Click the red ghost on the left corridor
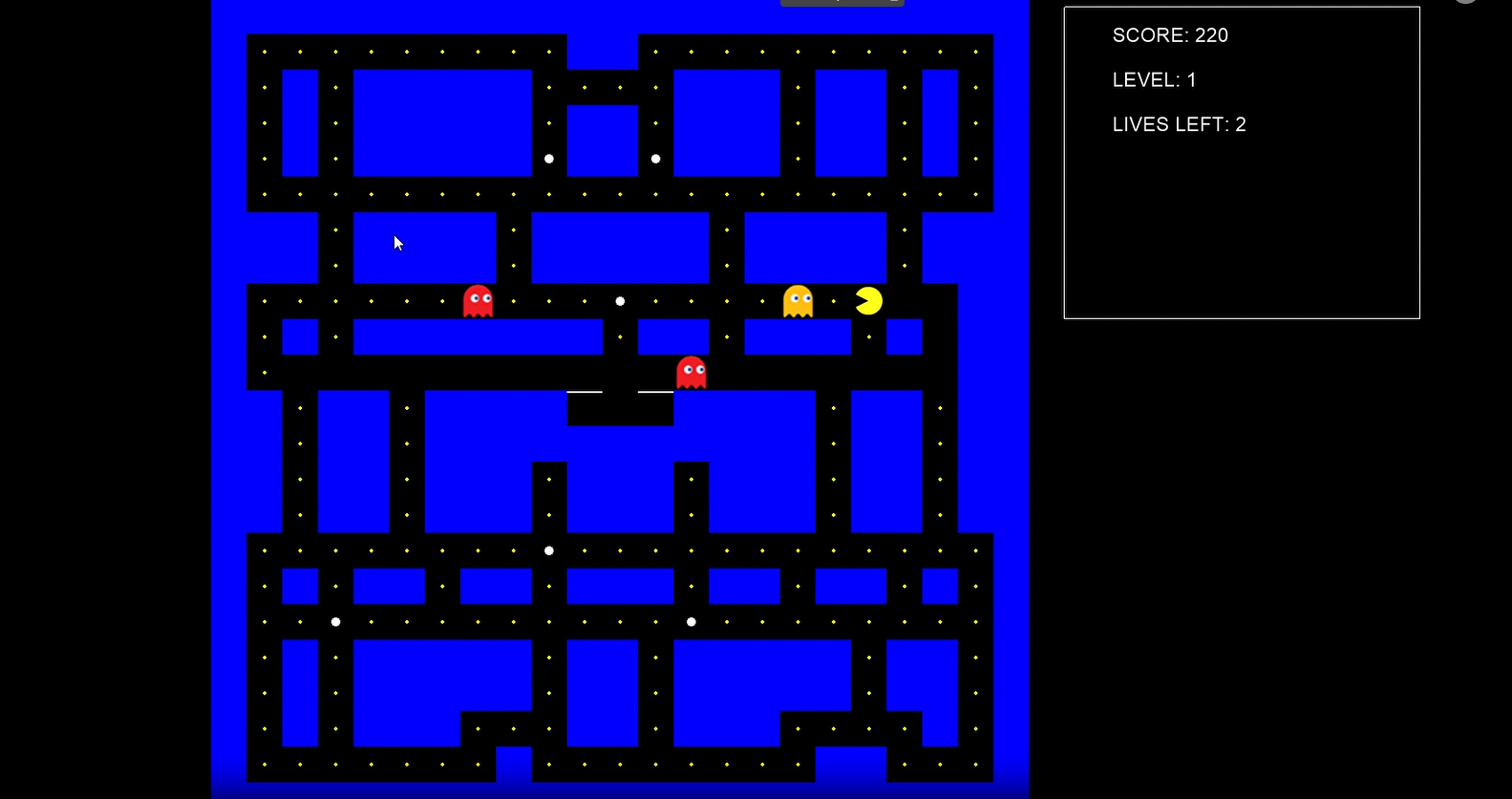The height and width of the screenshot is (799, 1512). tap(479, 300)
